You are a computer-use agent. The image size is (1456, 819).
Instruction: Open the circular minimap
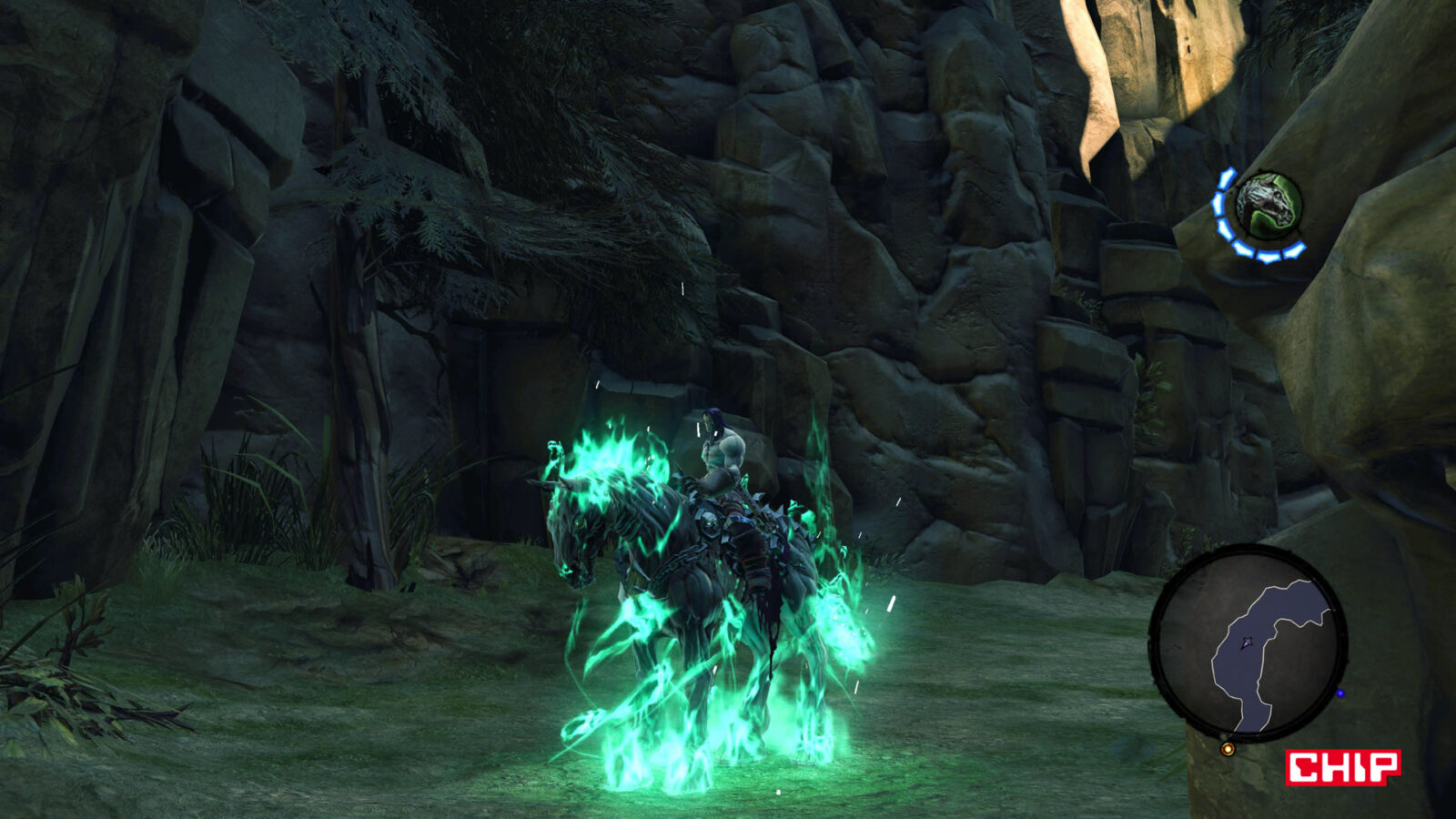pos(1248,642)
